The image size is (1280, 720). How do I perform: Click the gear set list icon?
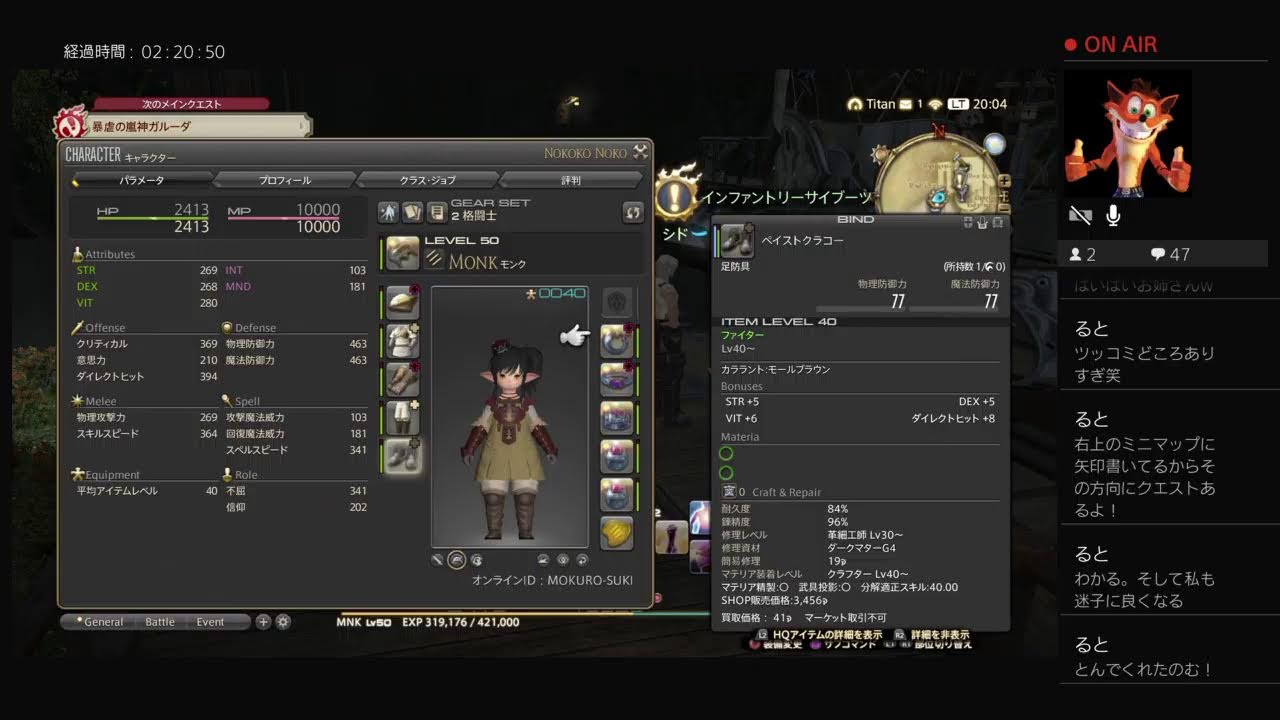437,212
